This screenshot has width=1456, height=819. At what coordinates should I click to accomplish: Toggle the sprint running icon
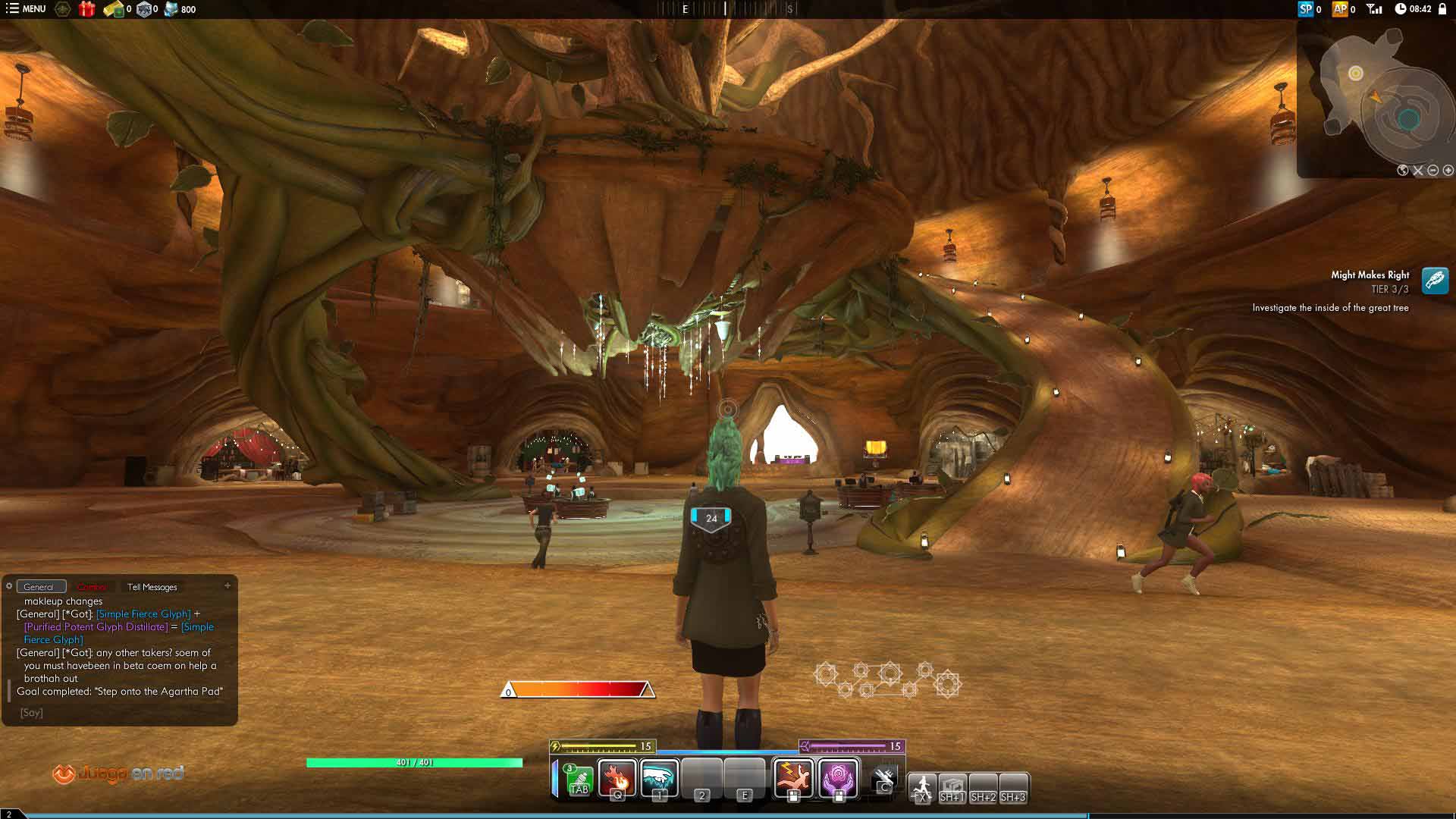[922, 786]
